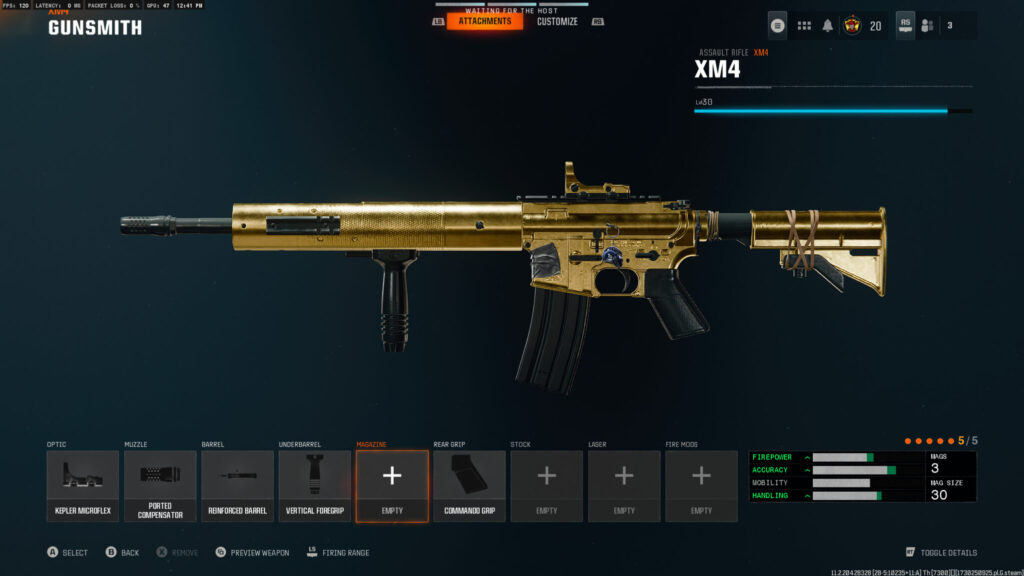Select the empty Laser attachment slot
The width and height of the screenshot is (1024, 576).
point(624,485)
